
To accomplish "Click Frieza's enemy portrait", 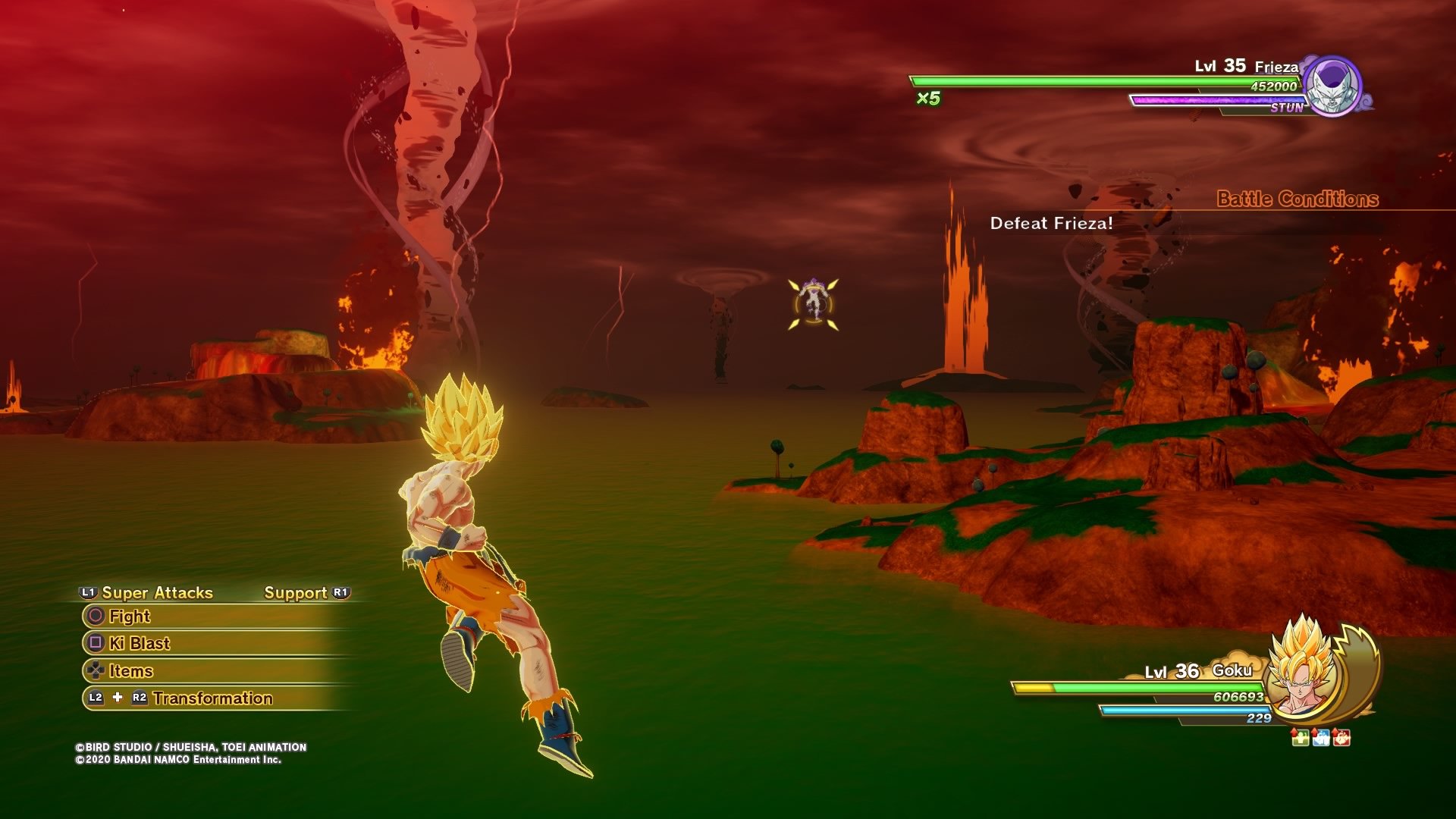I will pos(1333,86).
